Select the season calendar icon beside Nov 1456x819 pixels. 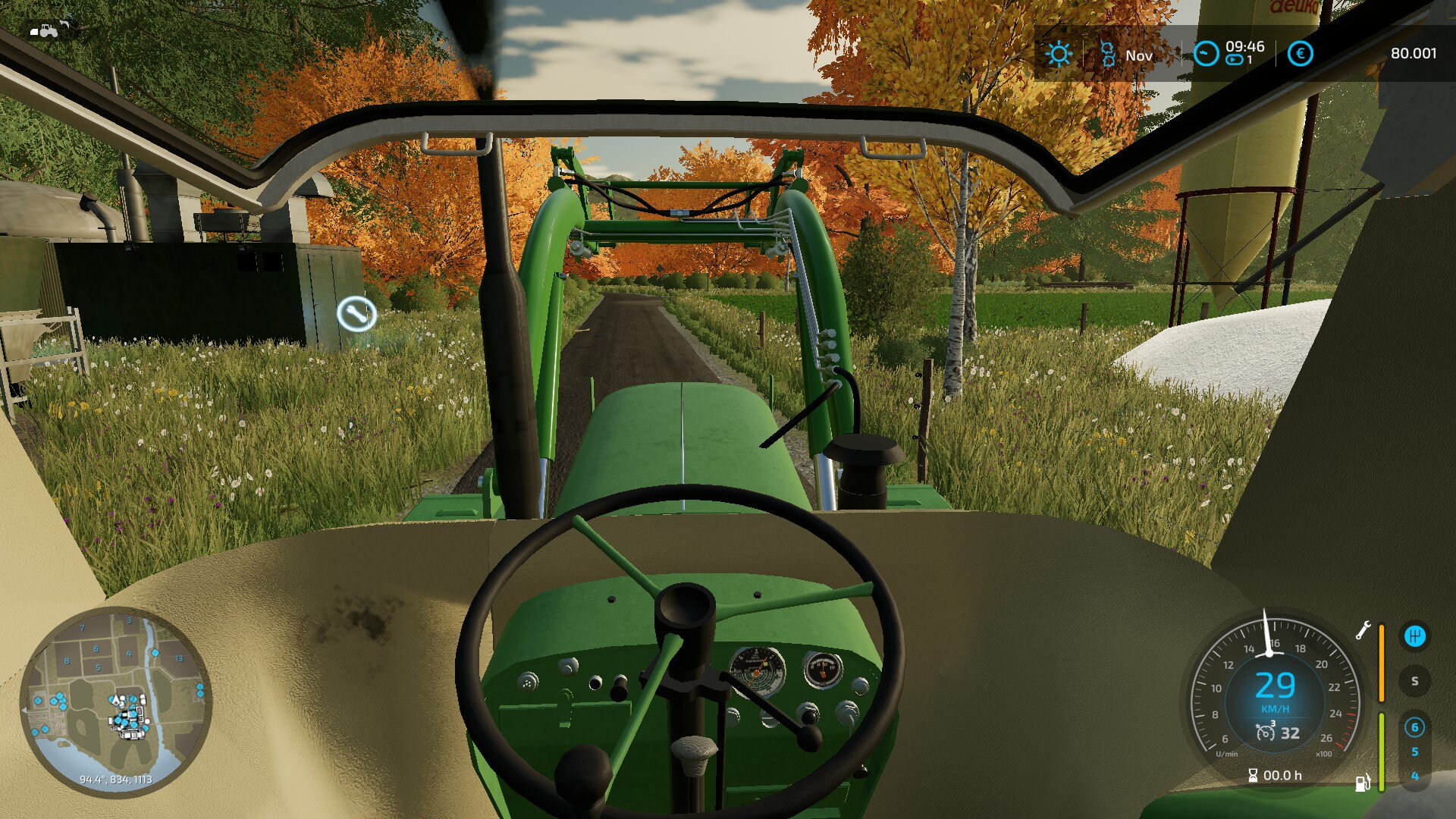click(x=1107, y=55)
